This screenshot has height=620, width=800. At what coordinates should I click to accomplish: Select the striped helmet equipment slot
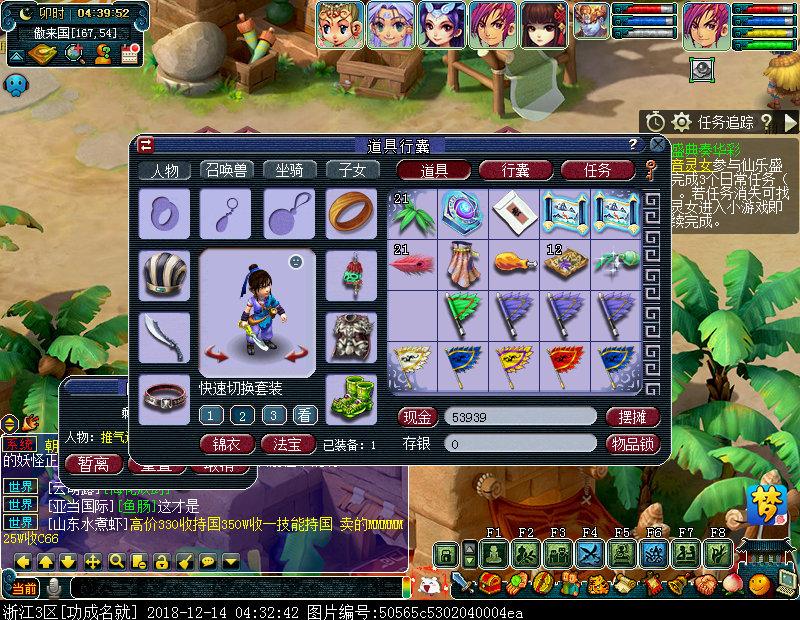pos(164,275)
